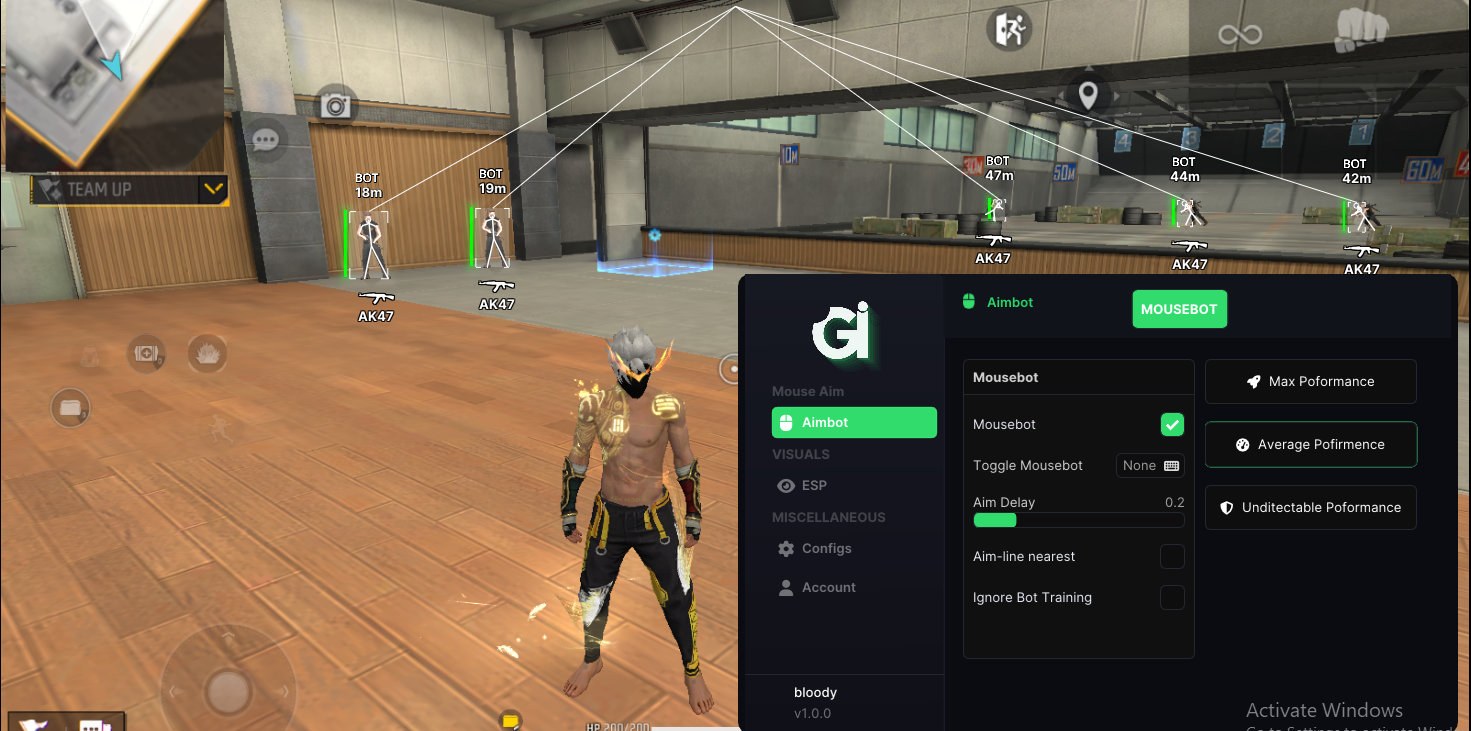Enable the Aim-line nearest checkbox

pyautogui.click(x=1172, y=557)
